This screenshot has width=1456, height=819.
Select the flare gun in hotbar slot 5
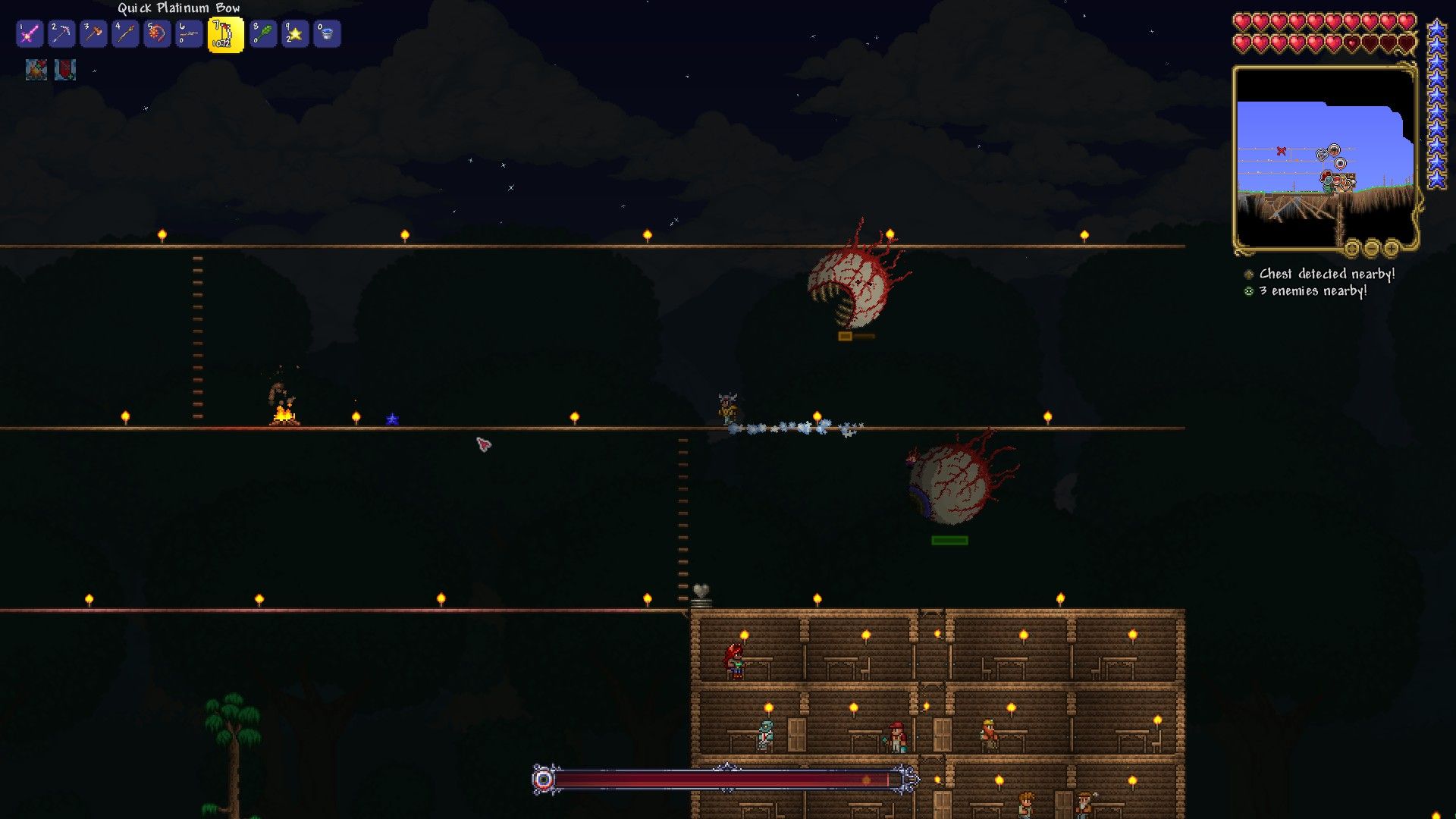[158, 33]
